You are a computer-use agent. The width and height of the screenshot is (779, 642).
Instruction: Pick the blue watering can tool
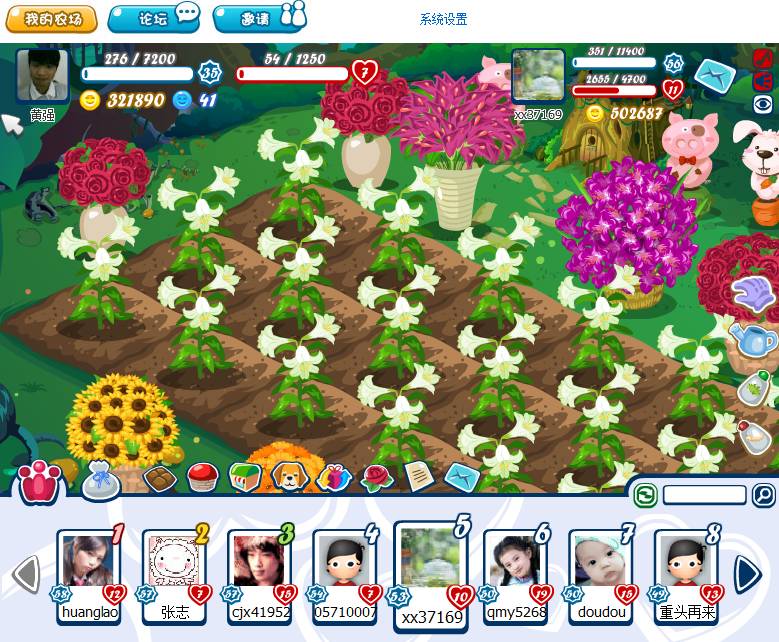754,340
